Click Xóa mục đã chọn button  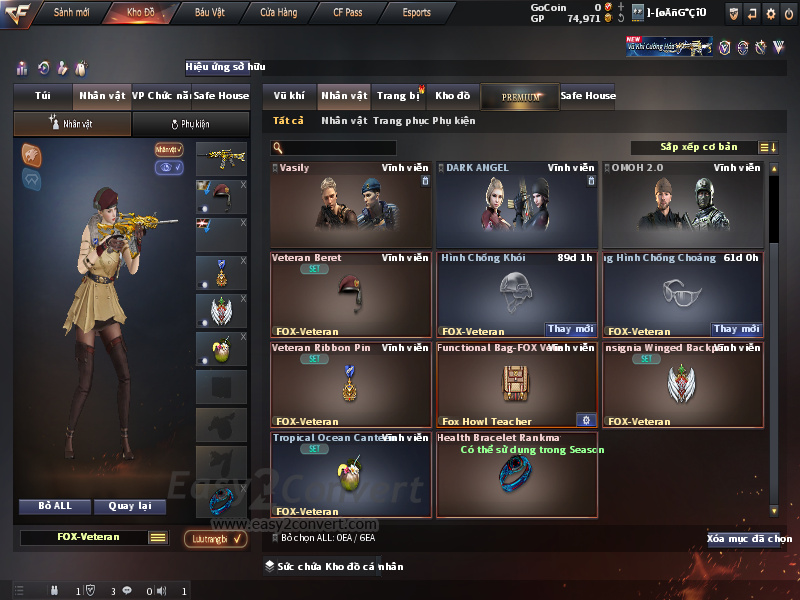(748, 539)
